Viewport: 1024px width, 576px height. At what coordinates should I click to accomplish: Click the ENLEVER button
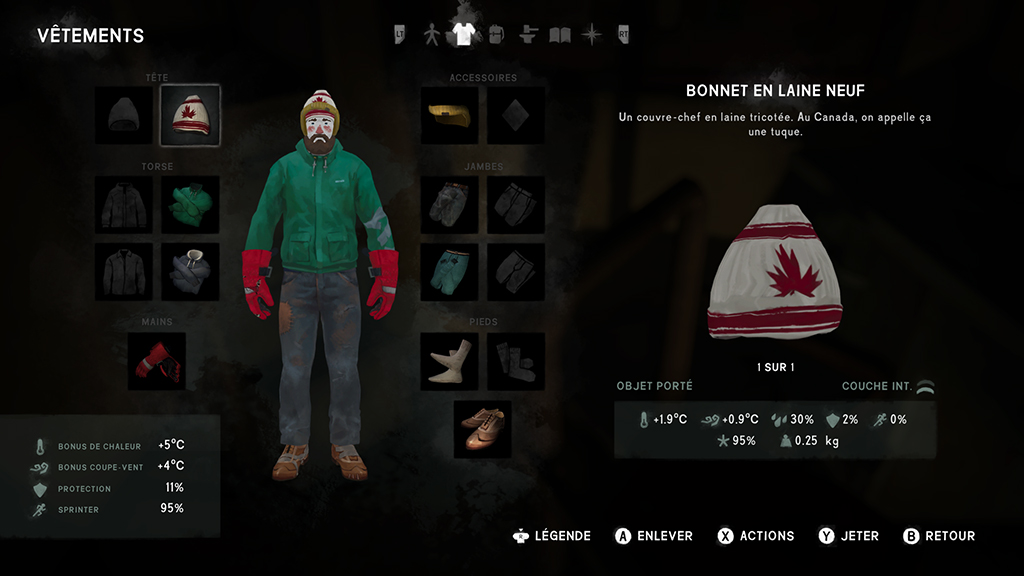pyautogui.click(x=654, y=536)
